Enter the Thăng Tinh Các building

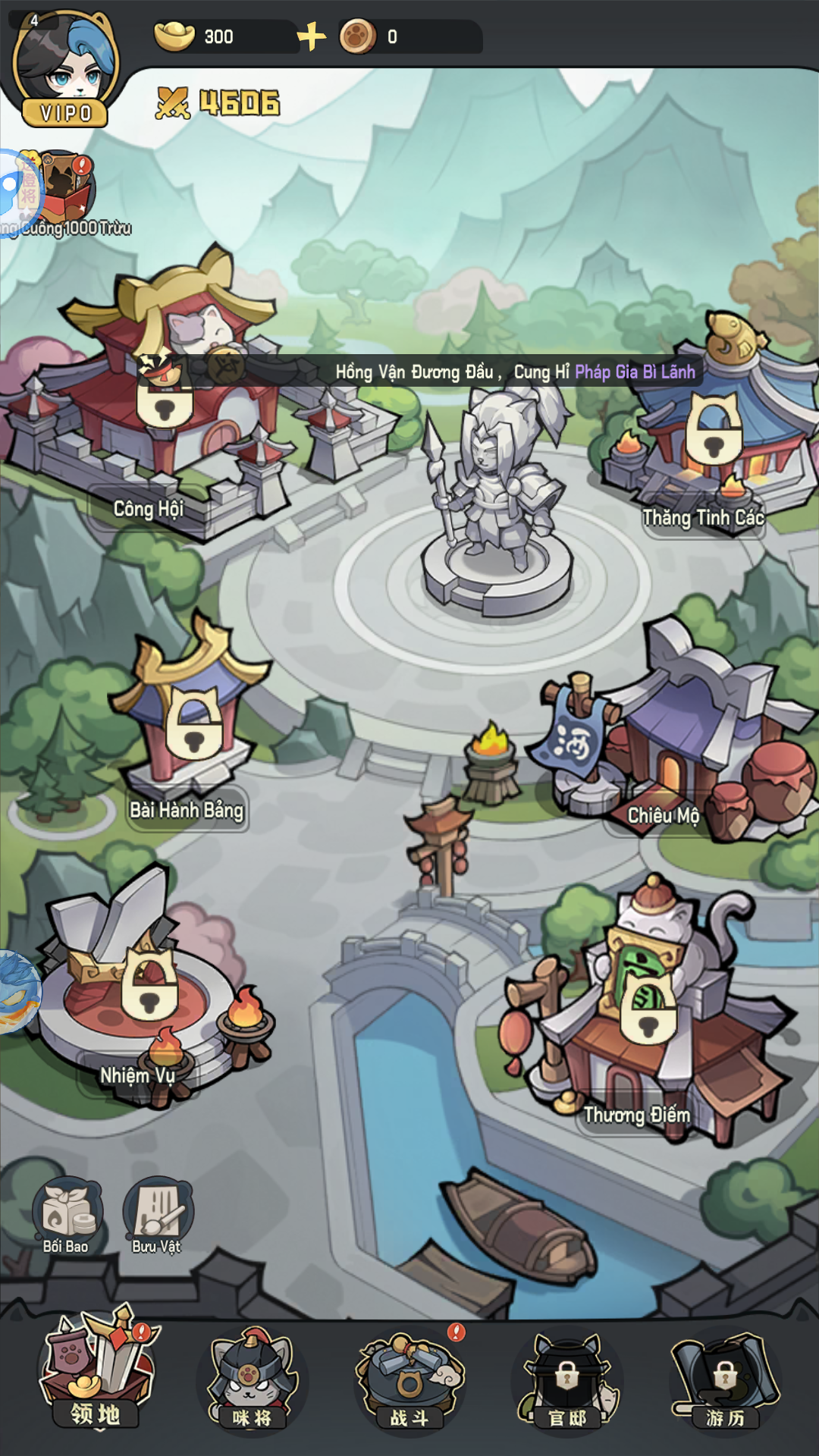[713, 432]
